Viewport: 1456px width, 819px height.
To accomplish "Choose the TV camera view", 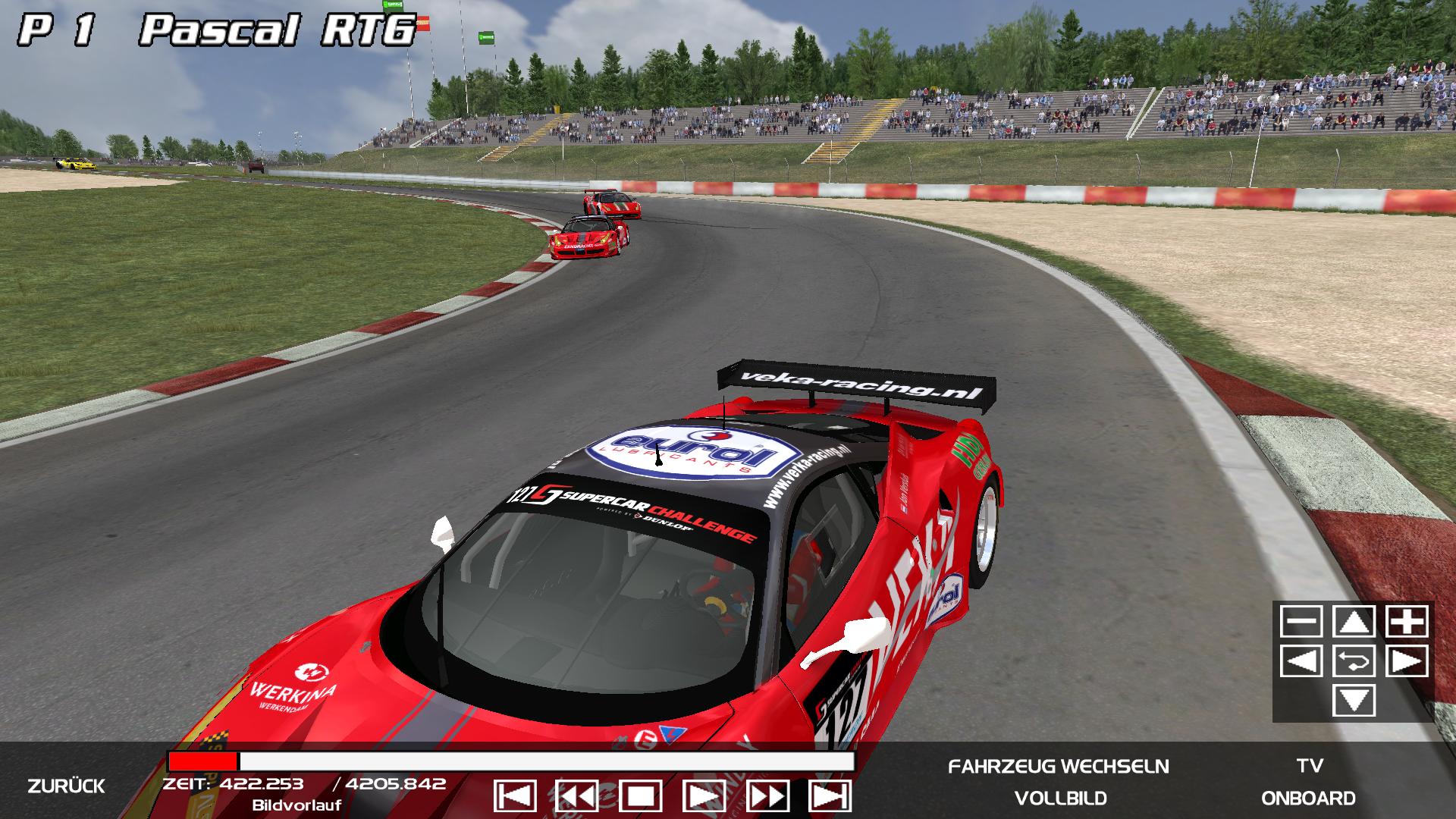I will (x=1310, y=767).
